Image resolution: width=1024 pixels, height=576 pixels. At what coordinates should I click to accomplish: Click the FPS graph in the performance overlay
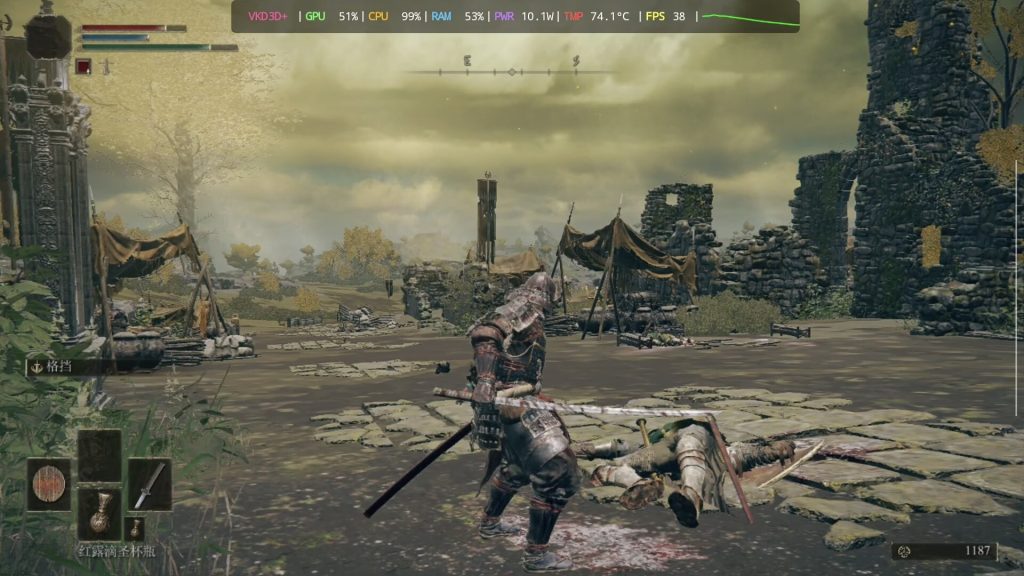click(750, 17)
